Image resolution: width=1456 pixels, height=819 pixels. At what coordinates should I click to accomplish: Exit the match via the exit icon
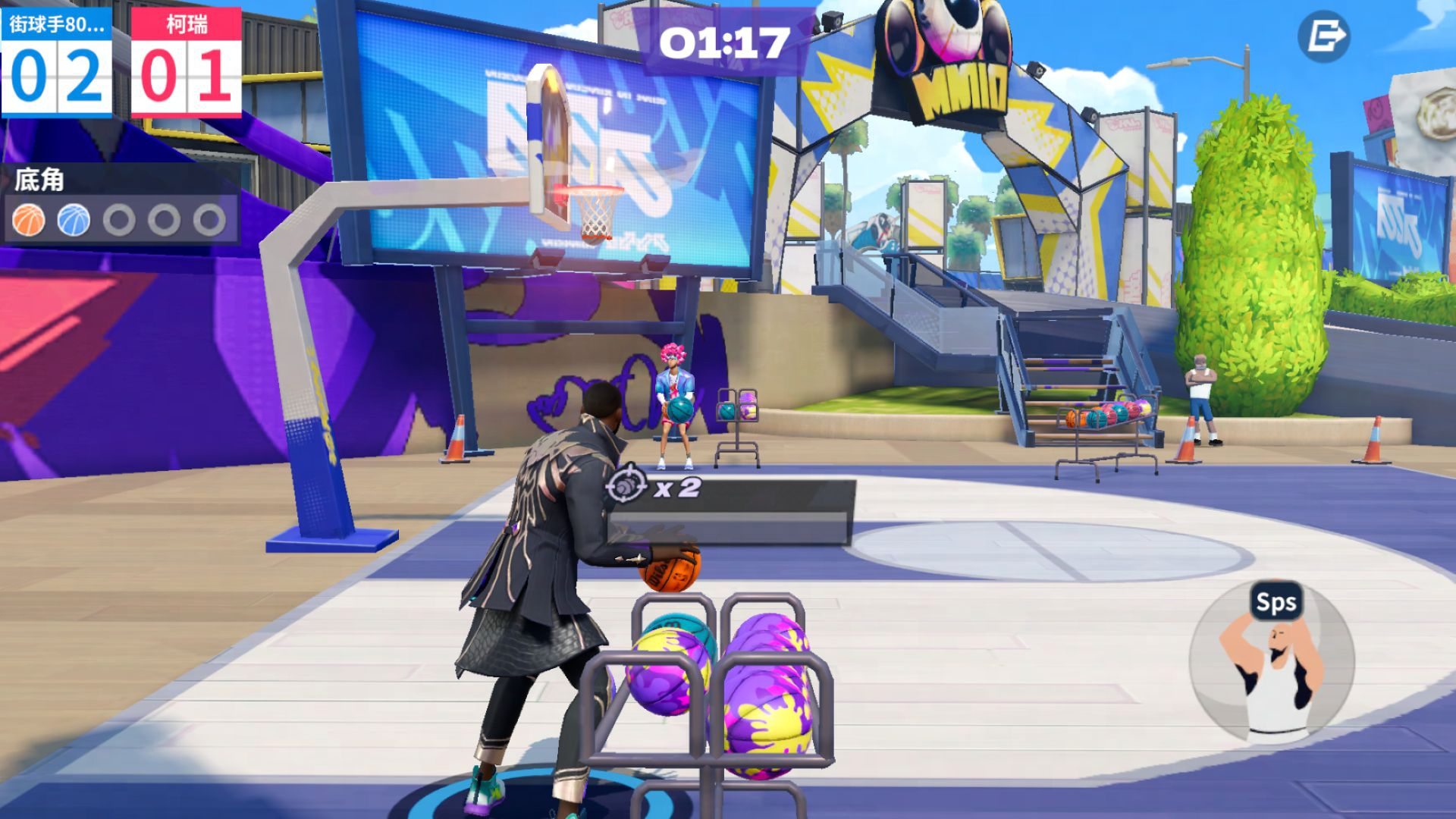1324,36
